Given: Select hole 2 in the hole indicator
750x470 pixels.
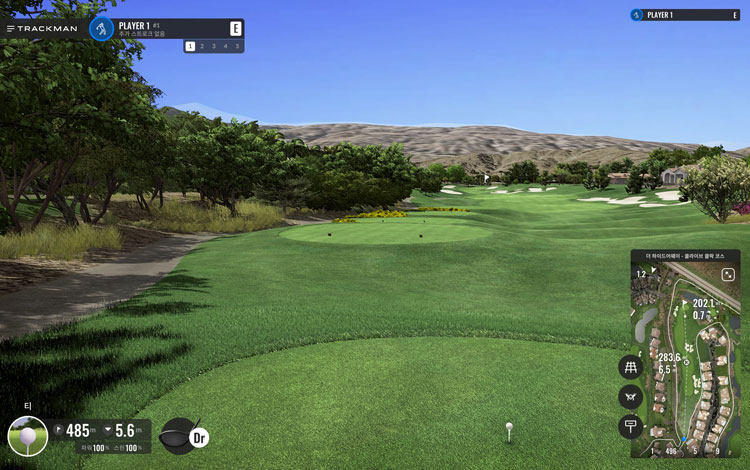Looking at the screenshot, I should (x=201, y=46).
